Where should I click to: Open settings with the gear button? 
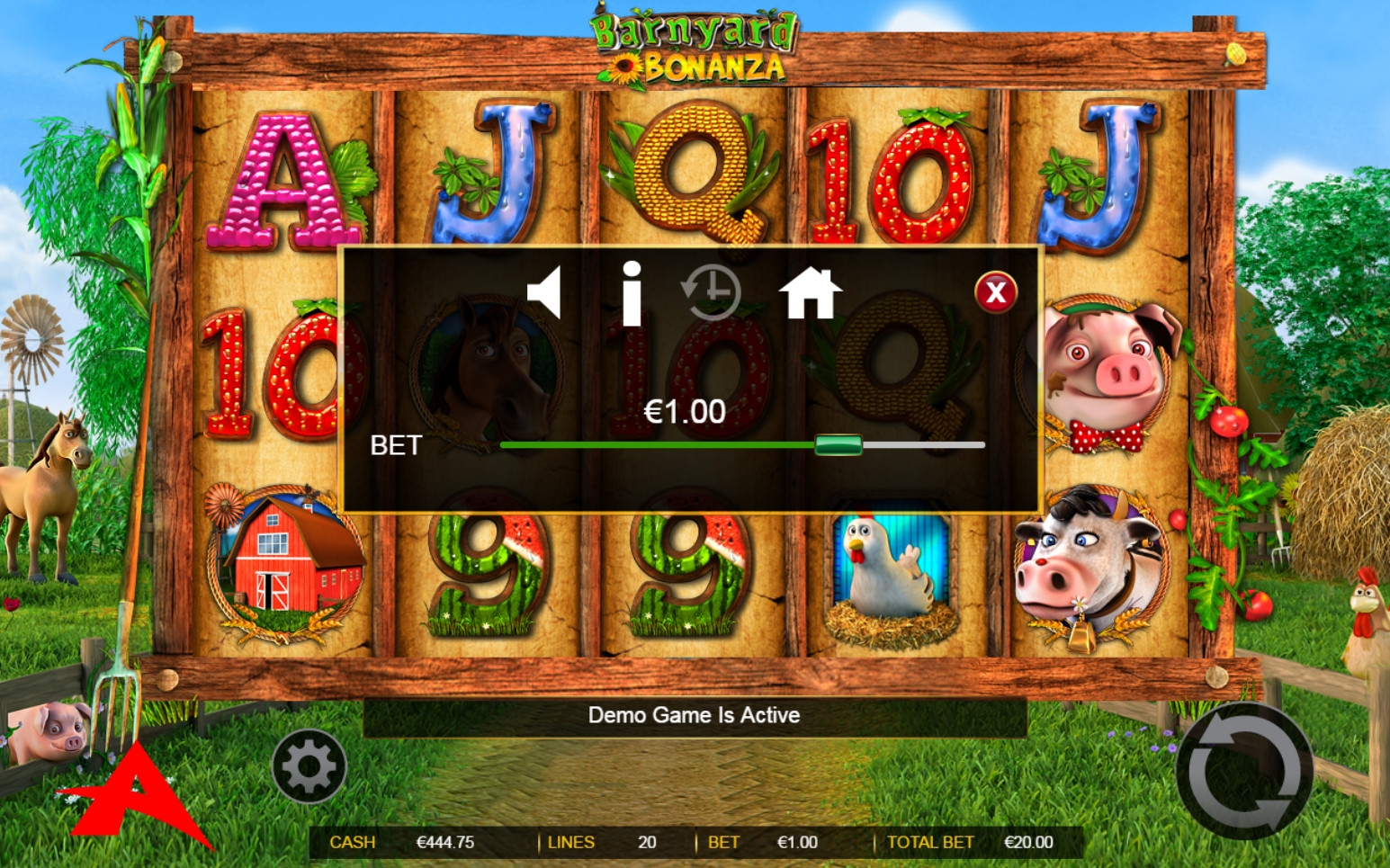click(x=309, y=766)
